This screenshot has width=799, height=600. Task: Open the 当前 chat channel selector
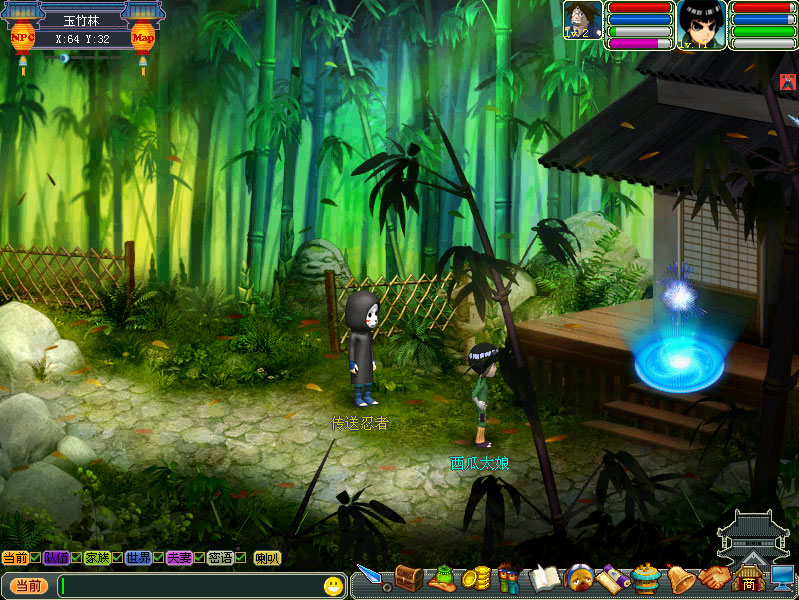[27, 585]
